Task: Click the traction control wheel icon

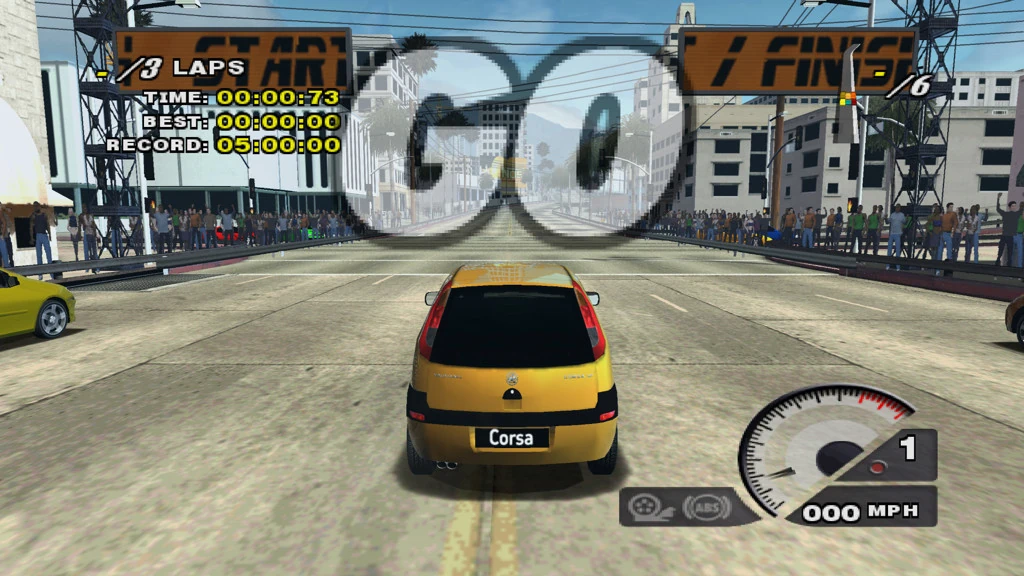Action: 653,507
